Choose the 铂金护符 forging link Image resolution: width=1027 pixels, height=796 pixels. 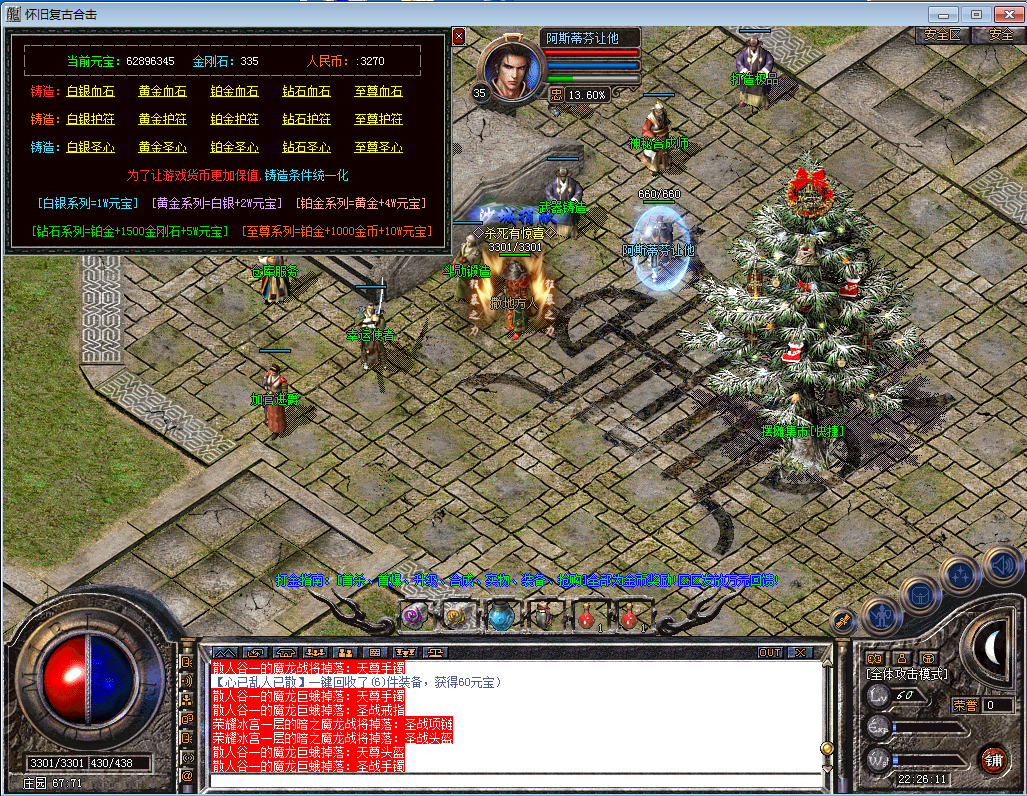pos(234,120)
